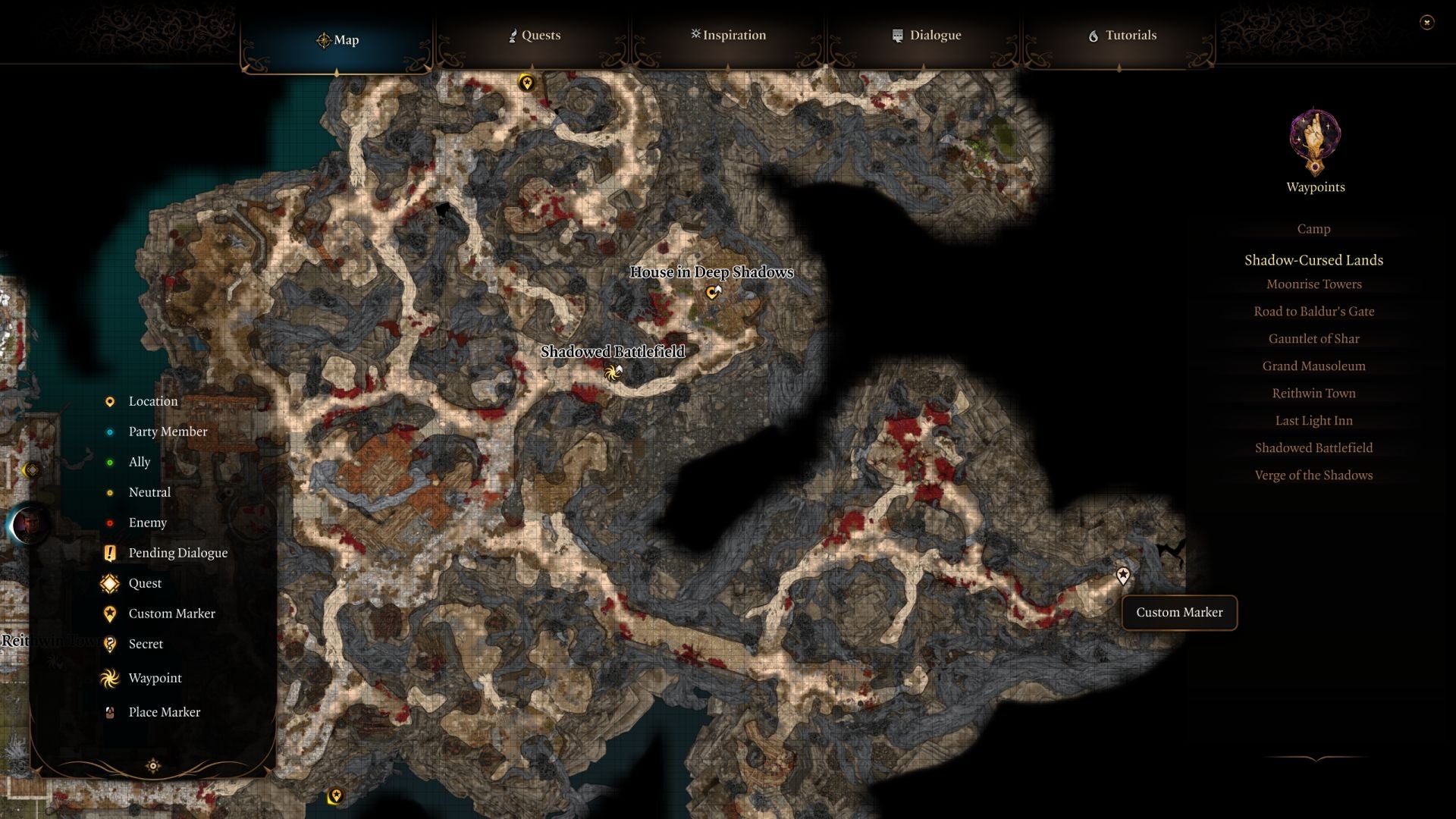The height and width of the screenshot is (819, 1456).
Task: Select the Location marker icon in legend
Action: 109,401
